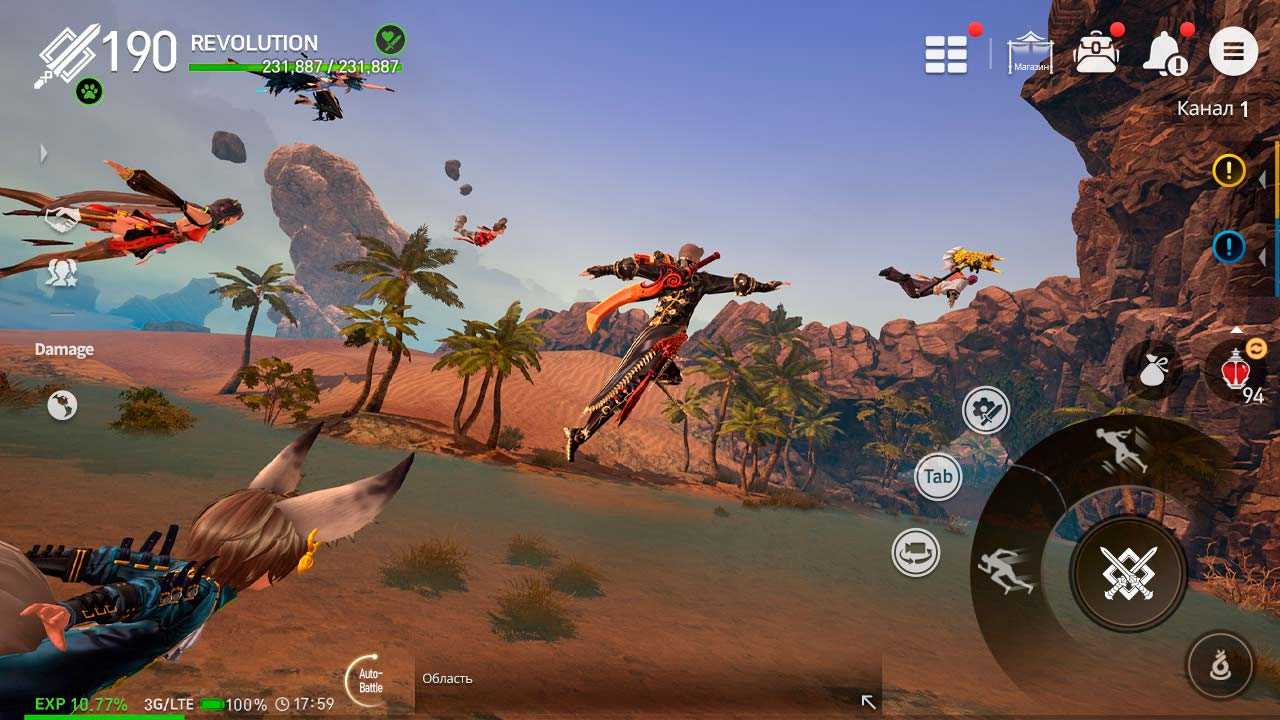Toggle the Auto-Battle button
Screen dimensions: 1280x720
(368, 681)
